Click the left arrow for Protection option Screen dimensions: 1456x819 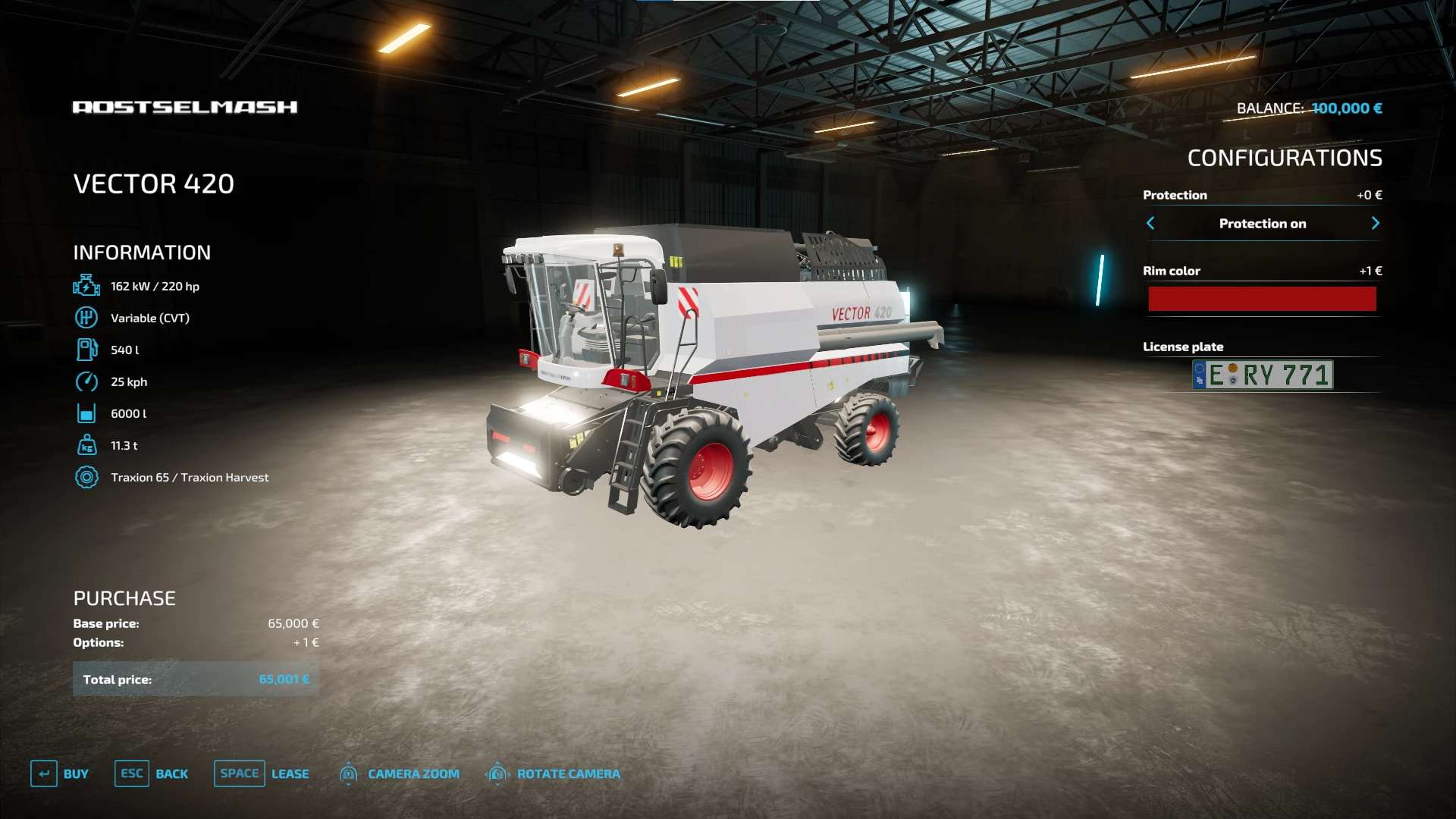1150,223
